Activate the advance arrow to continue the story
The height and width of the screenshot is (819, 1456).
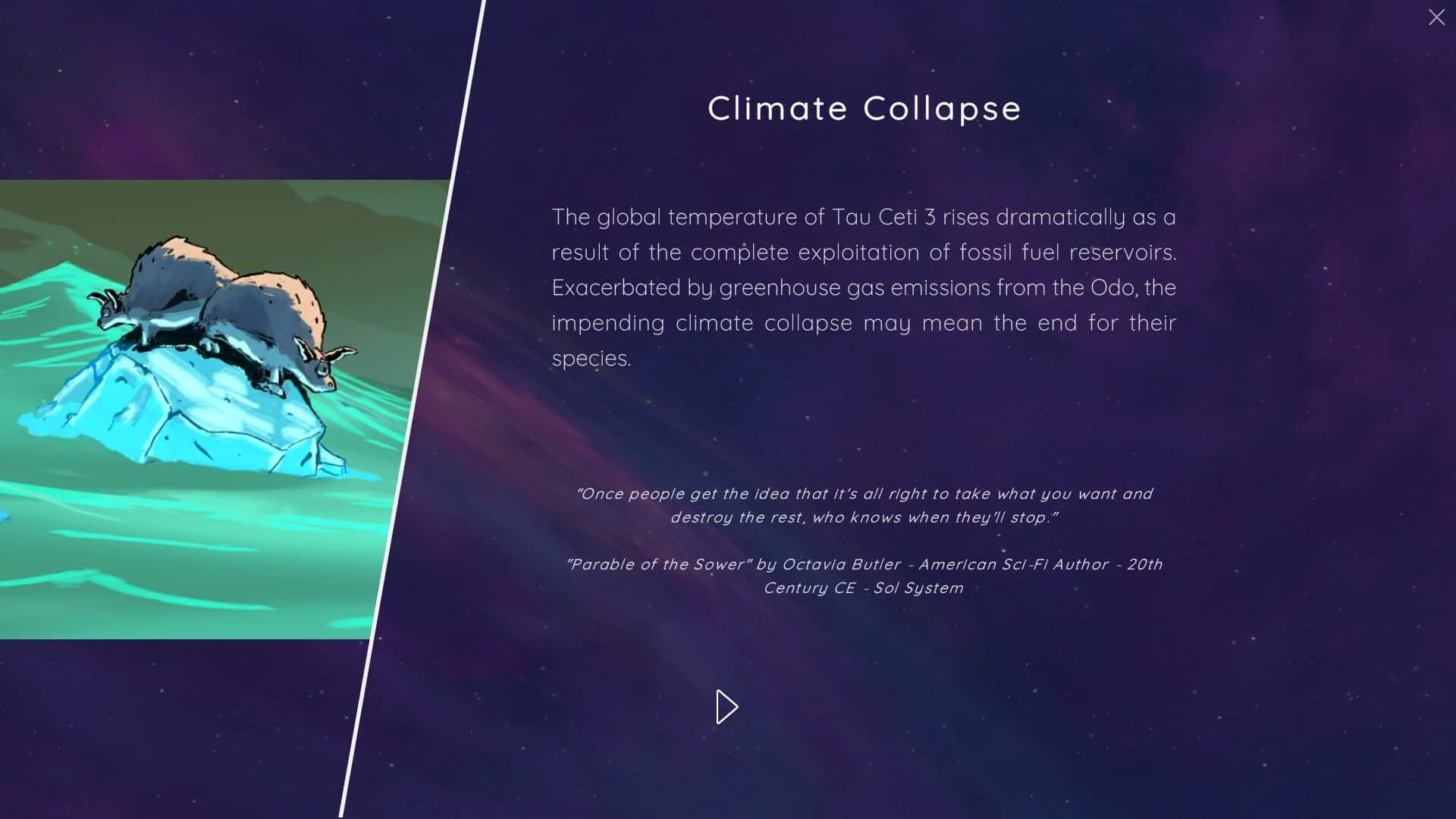coord(726,706)
